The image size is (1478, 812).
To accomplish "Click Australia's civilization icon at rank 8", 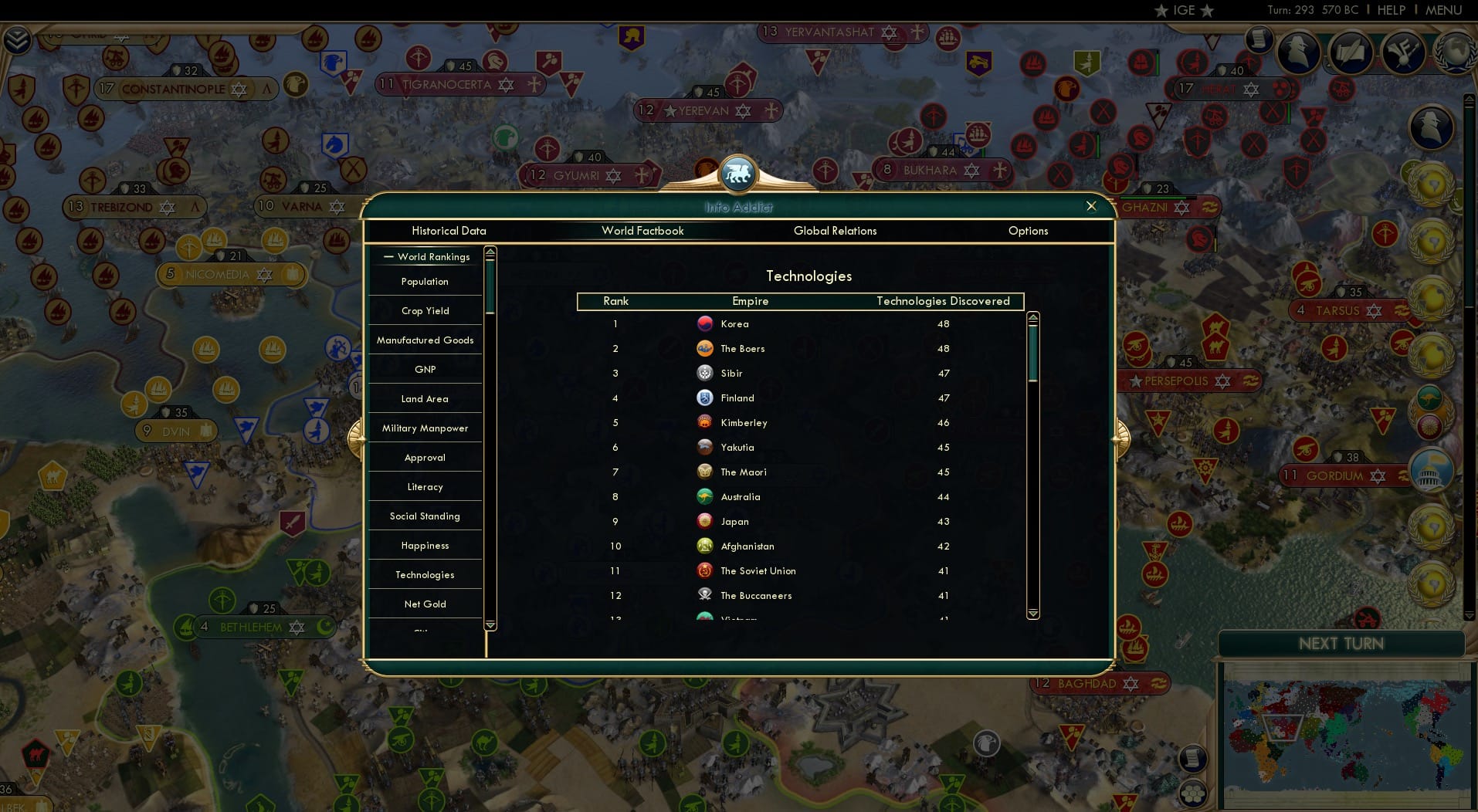I will pos(705,496).
